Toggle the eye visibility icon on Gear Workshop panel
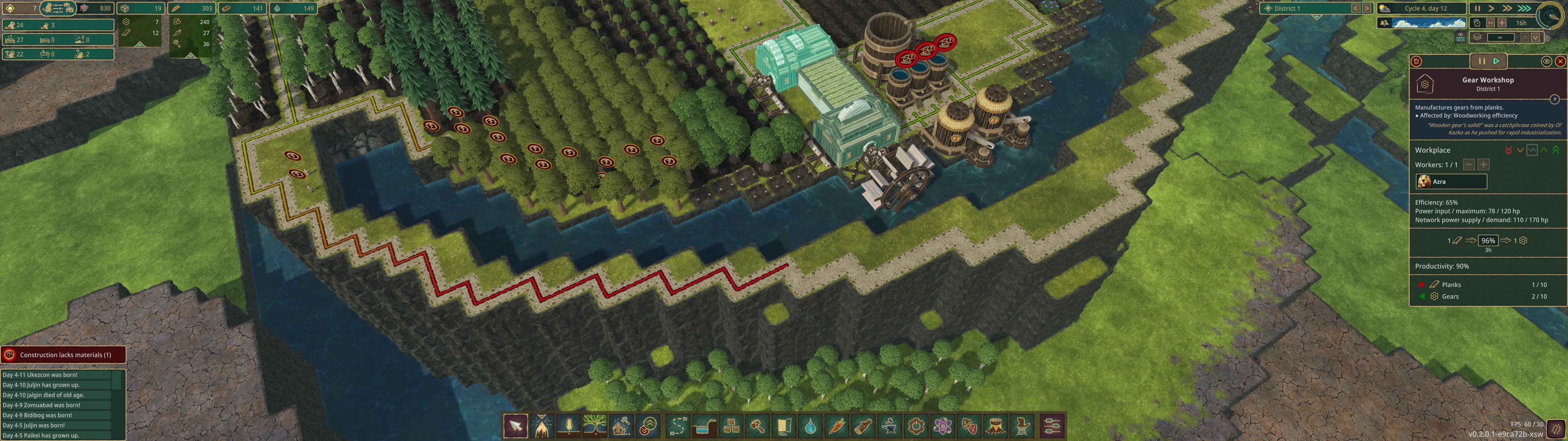 coord(1547,61)
